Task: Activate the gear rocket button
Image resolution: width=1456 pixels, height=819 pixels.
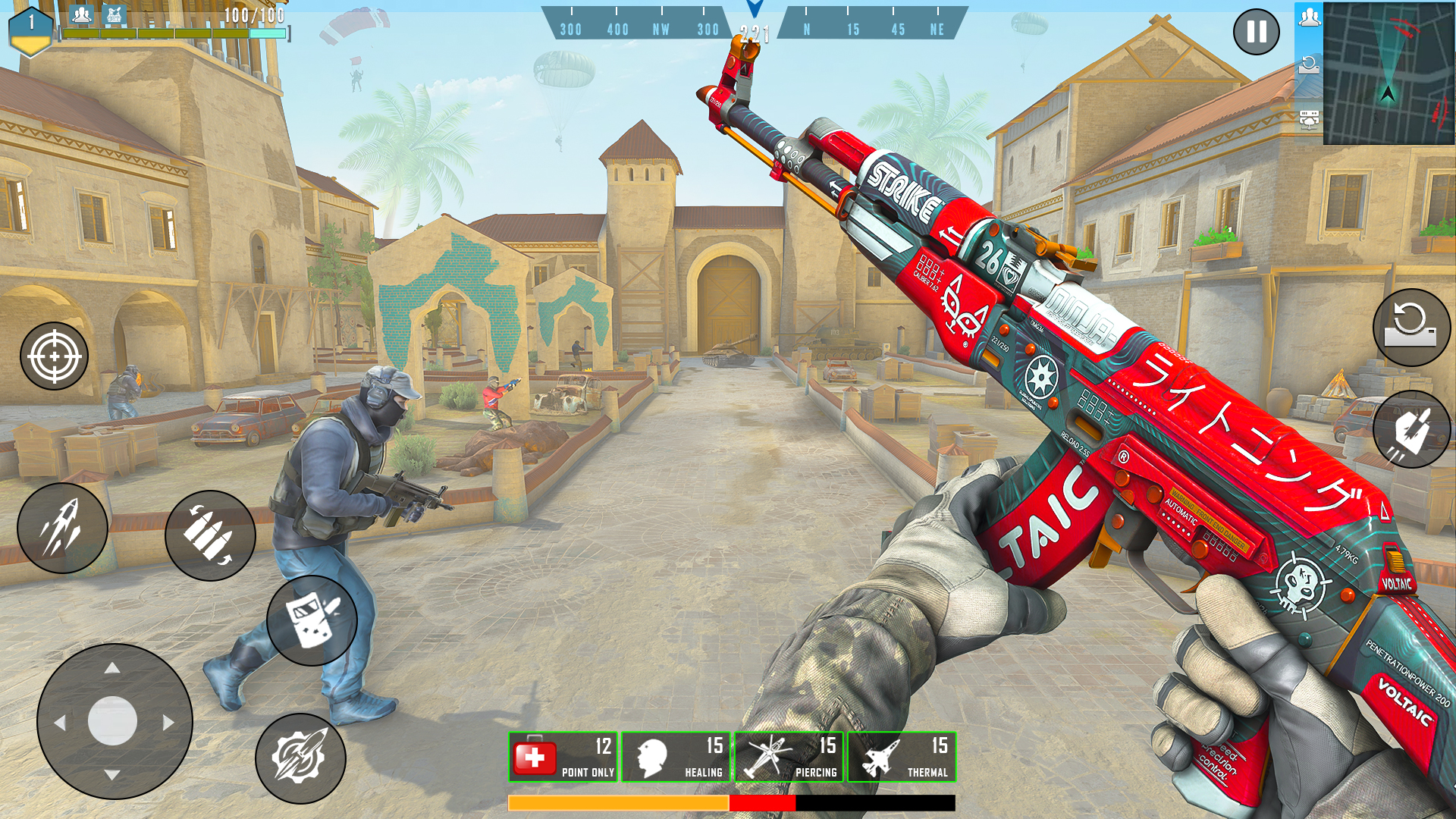Action: tap(300, 758)
